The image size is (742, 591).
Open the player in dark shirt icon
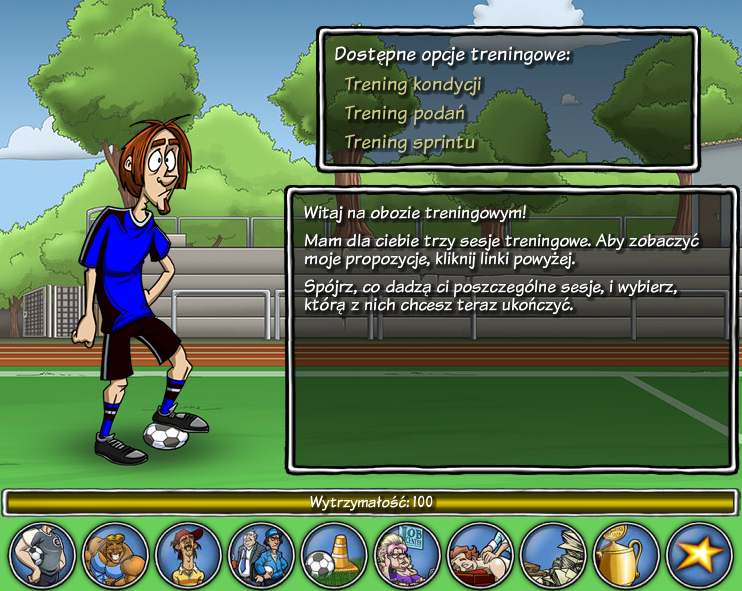pyautogui.click(x=43, y=556)
